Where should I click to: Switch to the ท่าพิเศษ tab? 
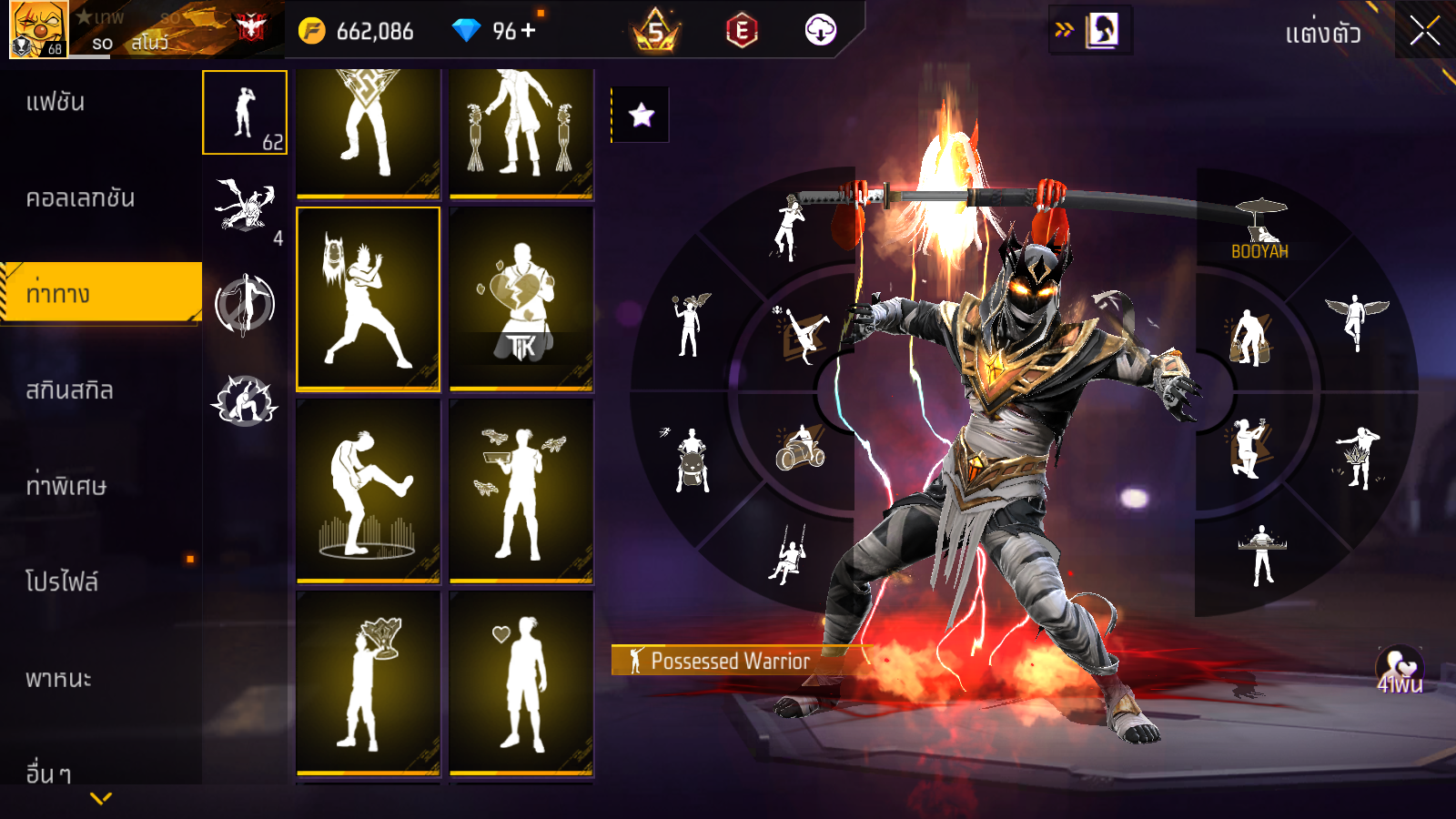point(66,486)
